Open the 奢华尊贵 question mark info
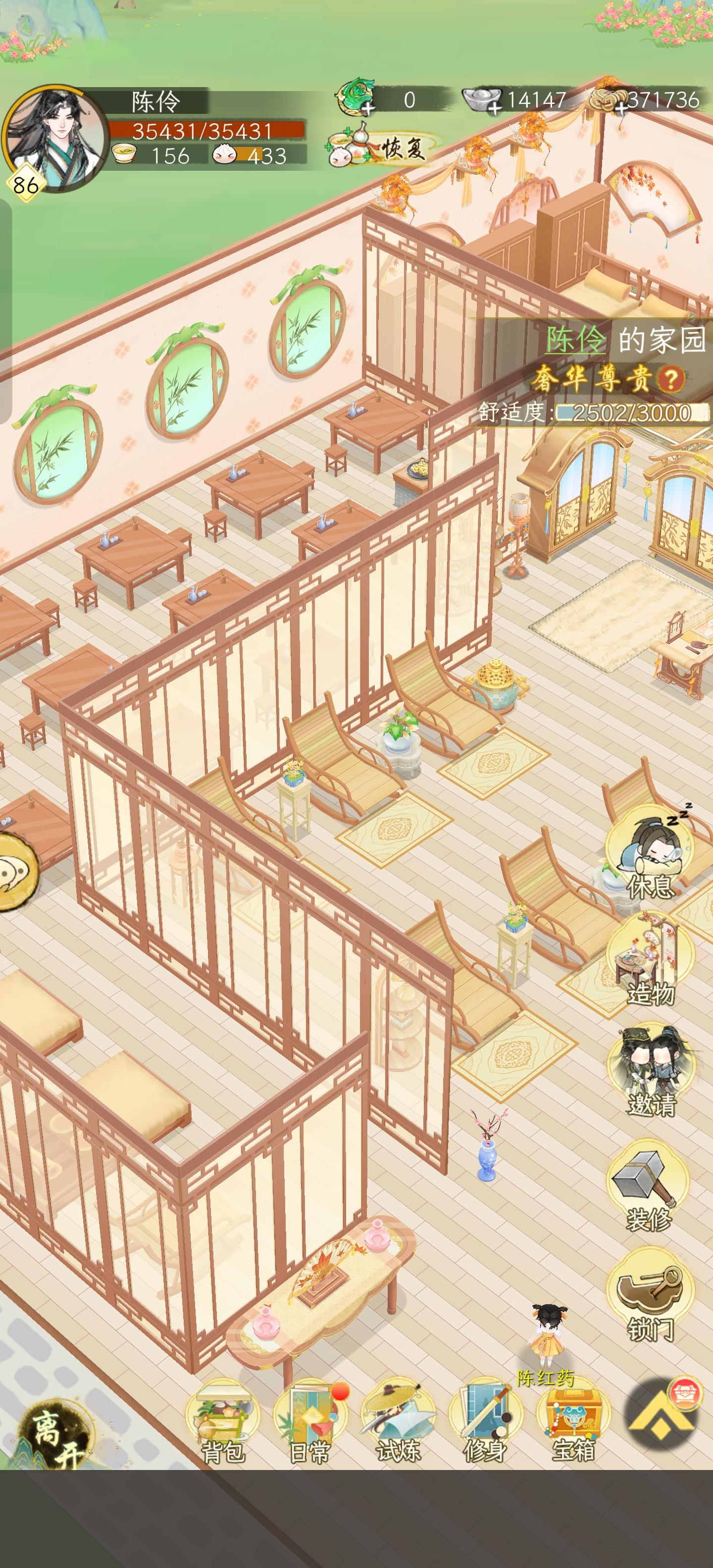This screenshot has height=1568, width=713. pos(670,379)
